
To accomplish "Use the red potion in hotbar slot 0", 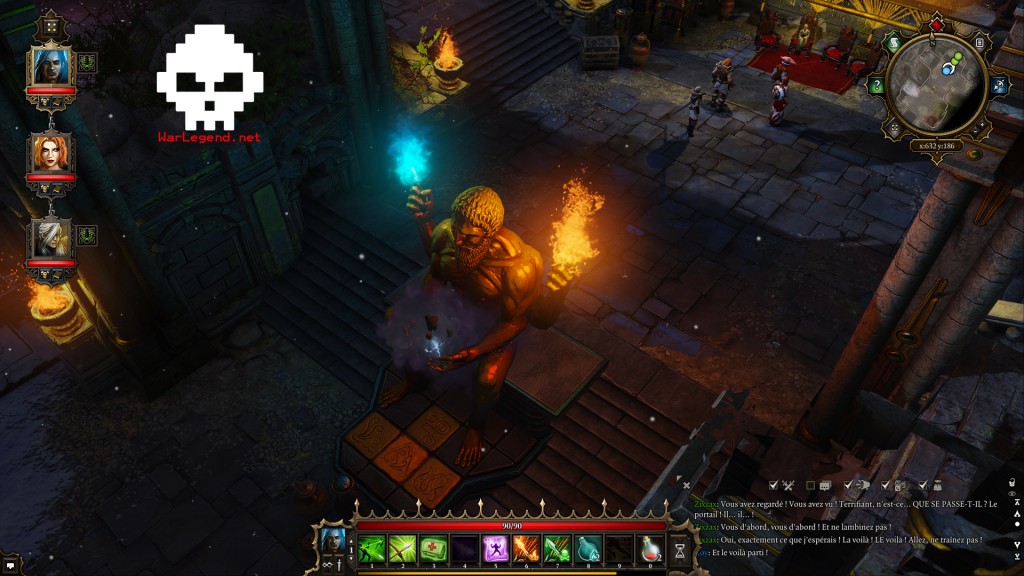I will point(650,548).
